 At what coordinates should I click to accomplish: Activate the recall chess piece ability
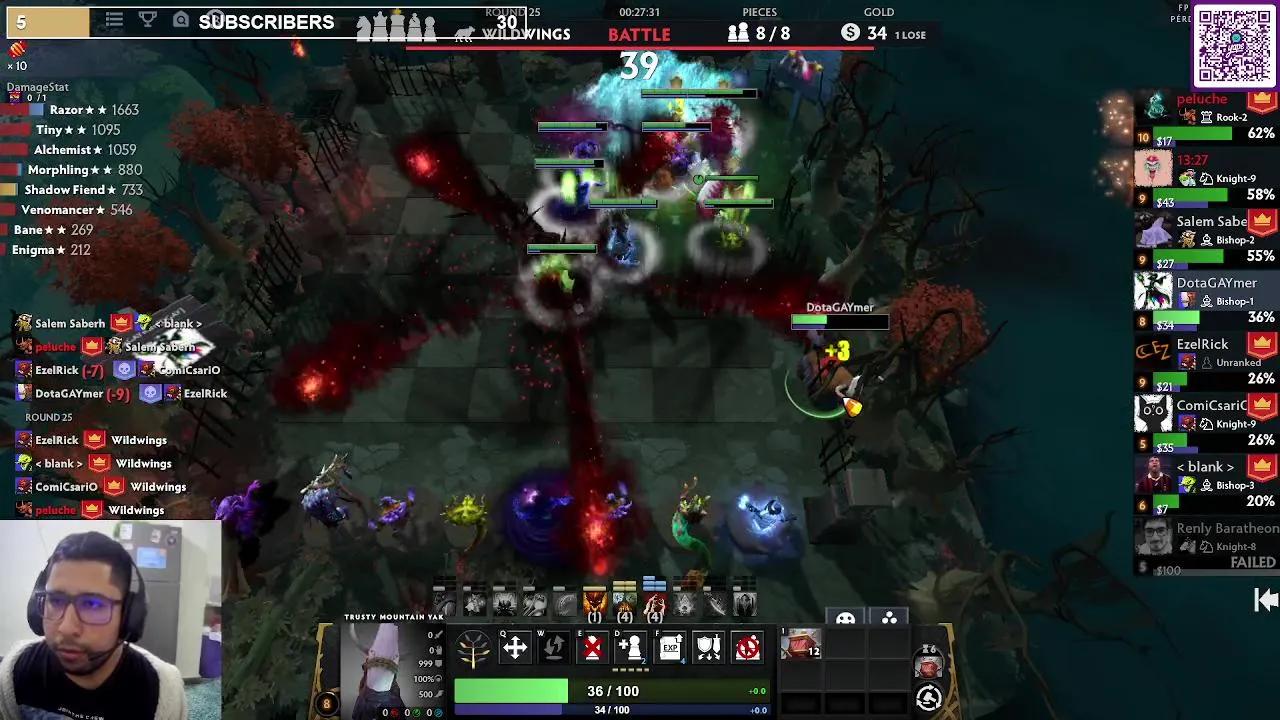[553, 648]
